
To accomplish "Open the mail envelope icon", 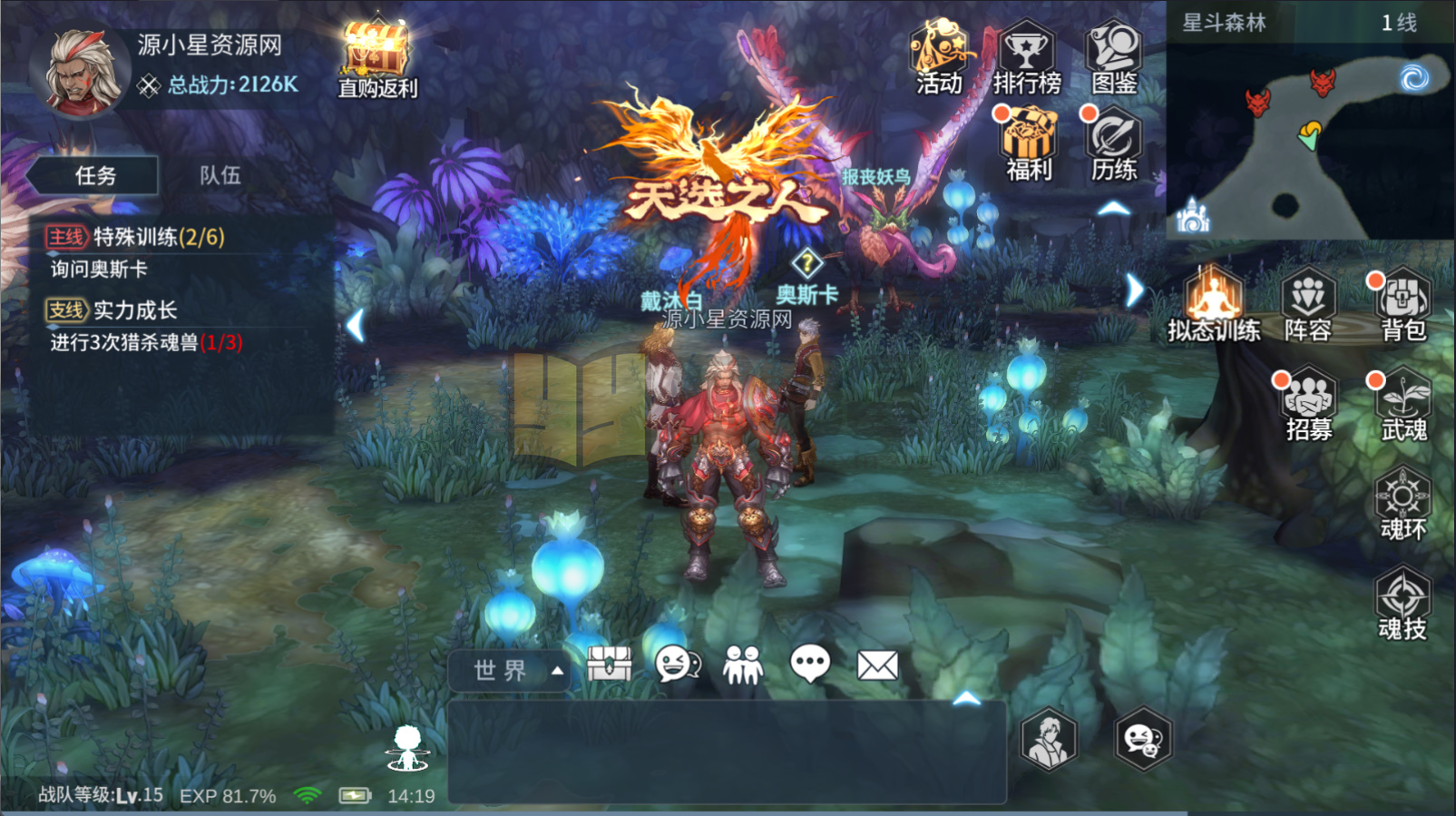I will [x=877, y=665].
